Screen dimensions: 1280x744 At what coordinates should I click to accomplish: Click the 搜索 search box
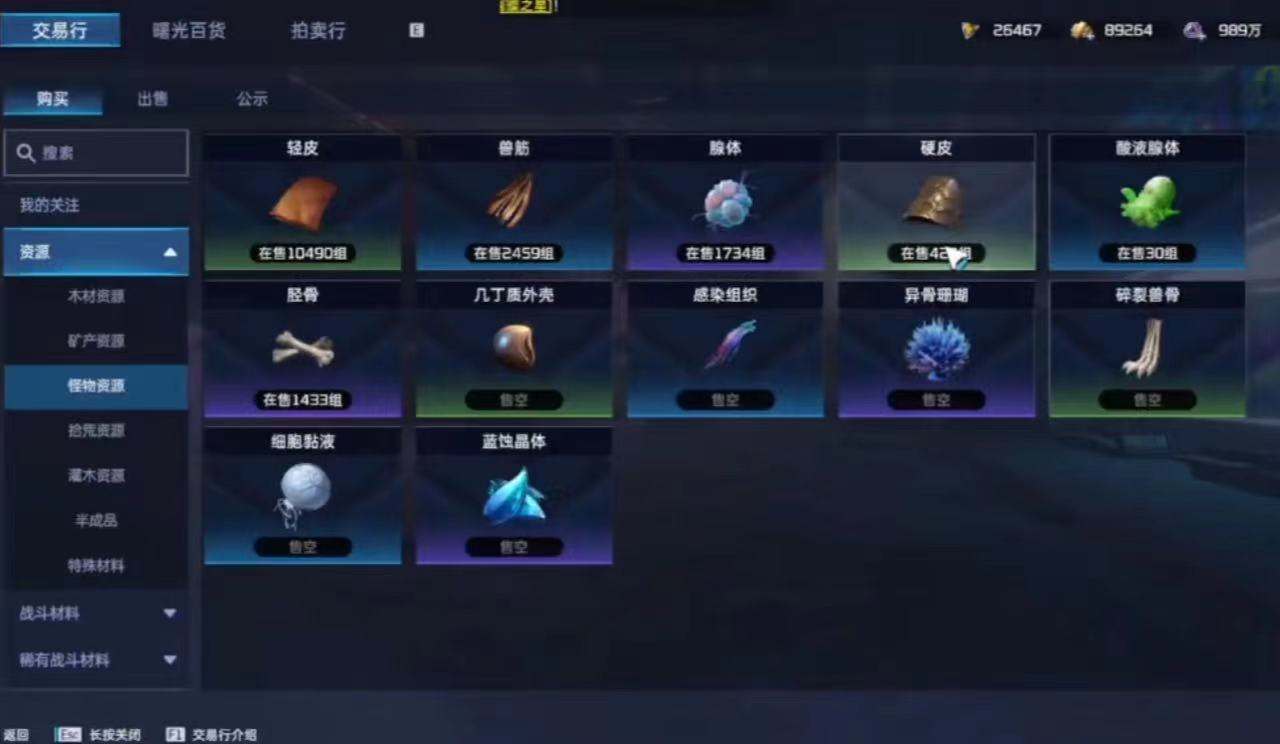pyautogui.click(x=96, y=153)
